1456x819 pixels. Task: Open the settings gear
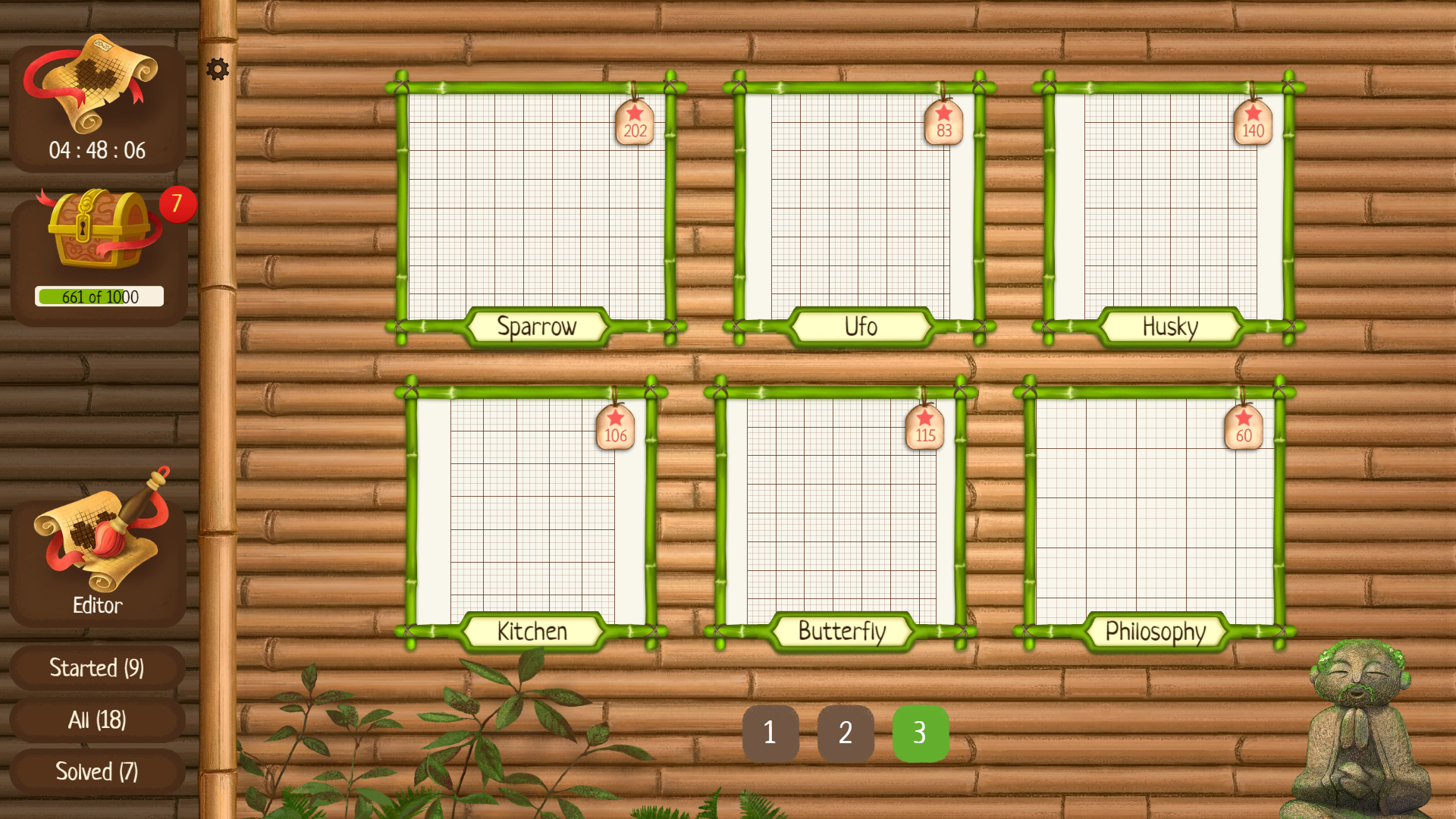tap(218, 68)
